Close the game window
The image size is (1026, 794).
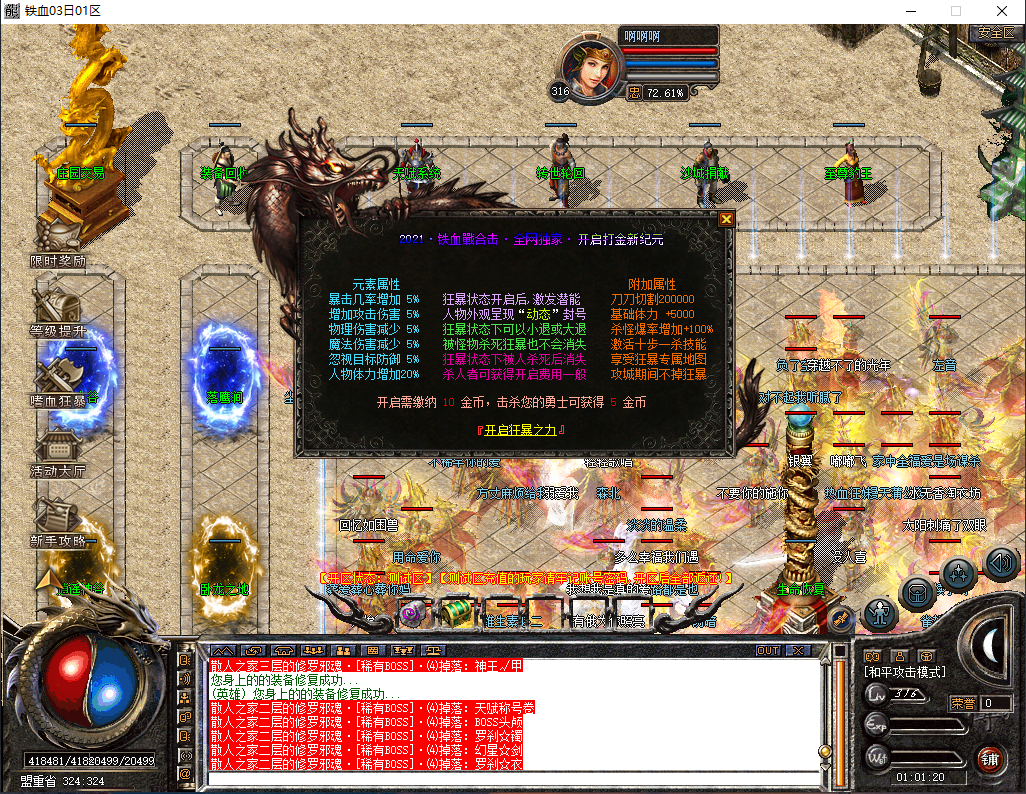coord(1002,11)
